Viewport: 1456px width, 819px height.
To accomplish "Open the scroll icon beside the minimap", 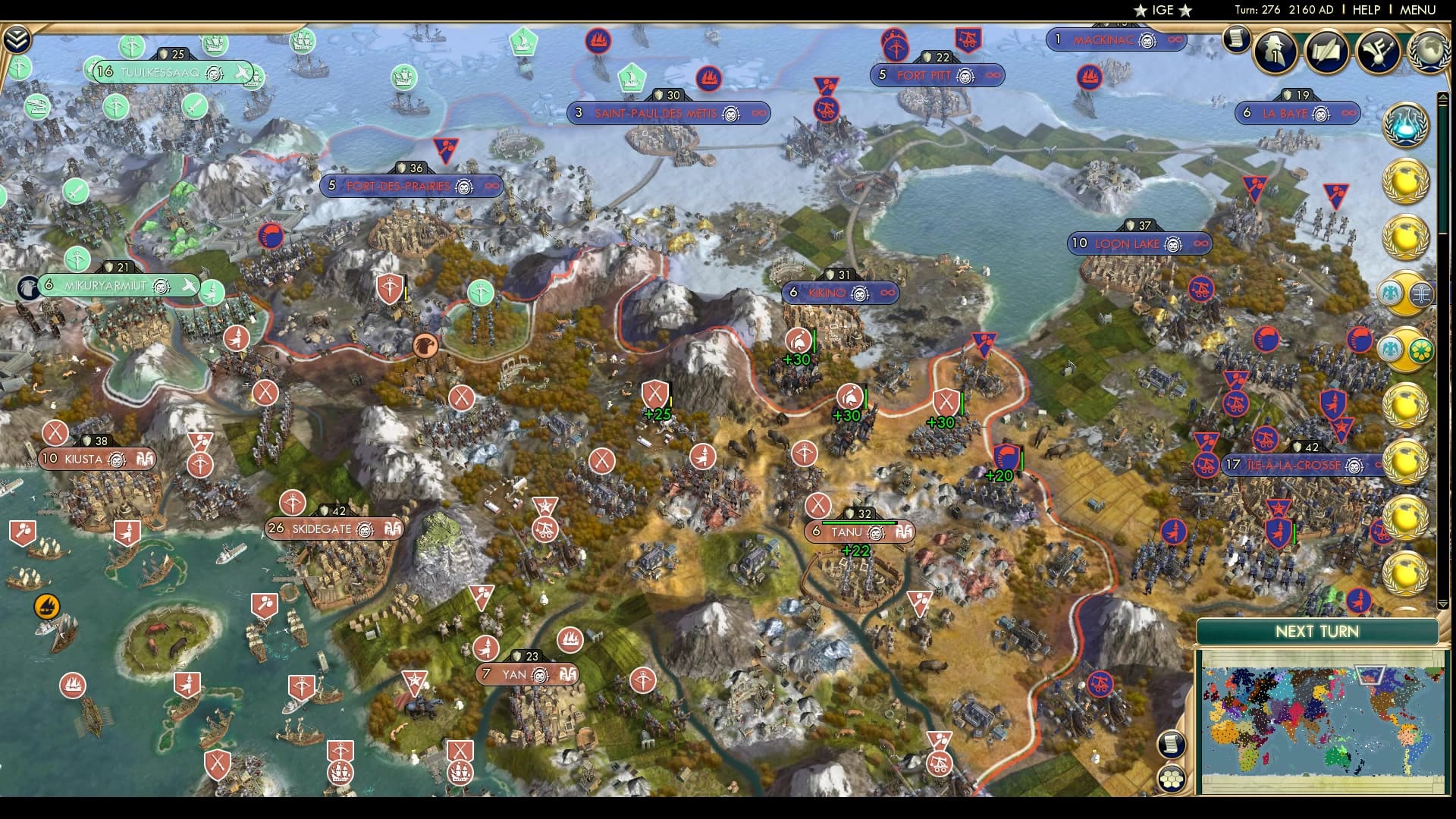I will point(1172,744).
